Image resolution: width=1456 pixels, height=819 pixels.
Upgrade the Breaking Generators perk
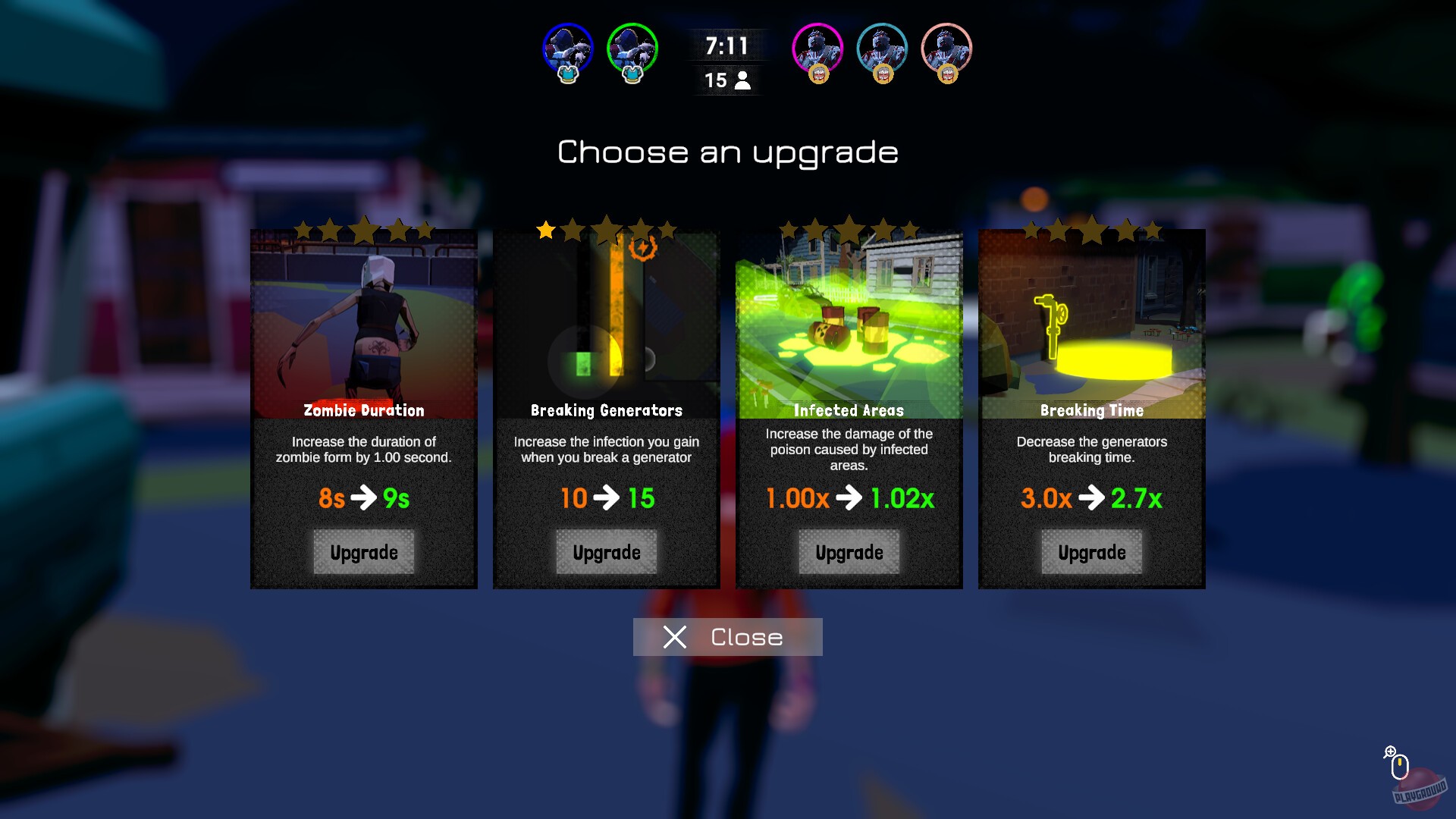606,552
